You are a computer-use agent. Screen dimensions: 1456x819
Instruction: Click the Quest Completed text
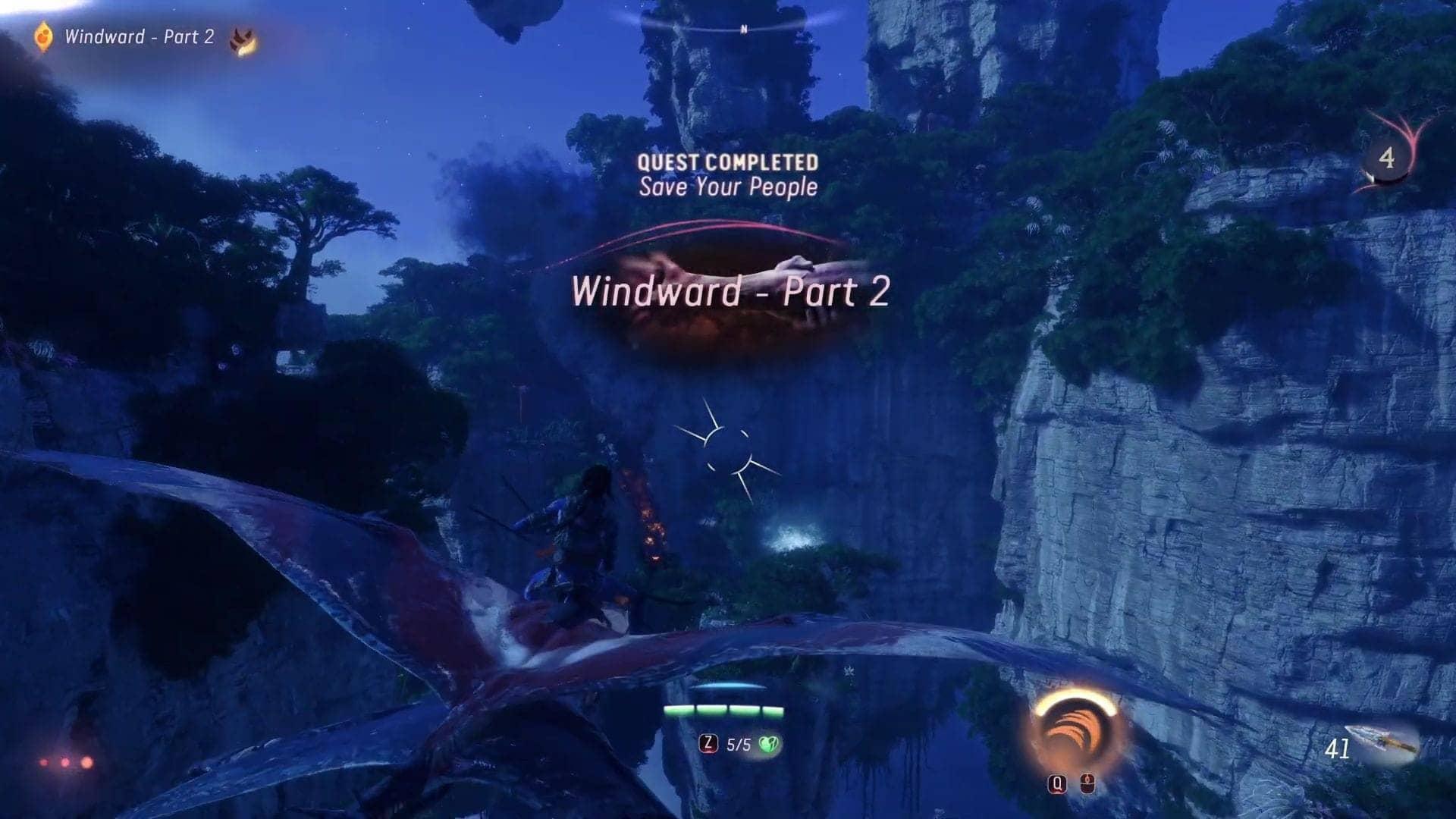728,161
